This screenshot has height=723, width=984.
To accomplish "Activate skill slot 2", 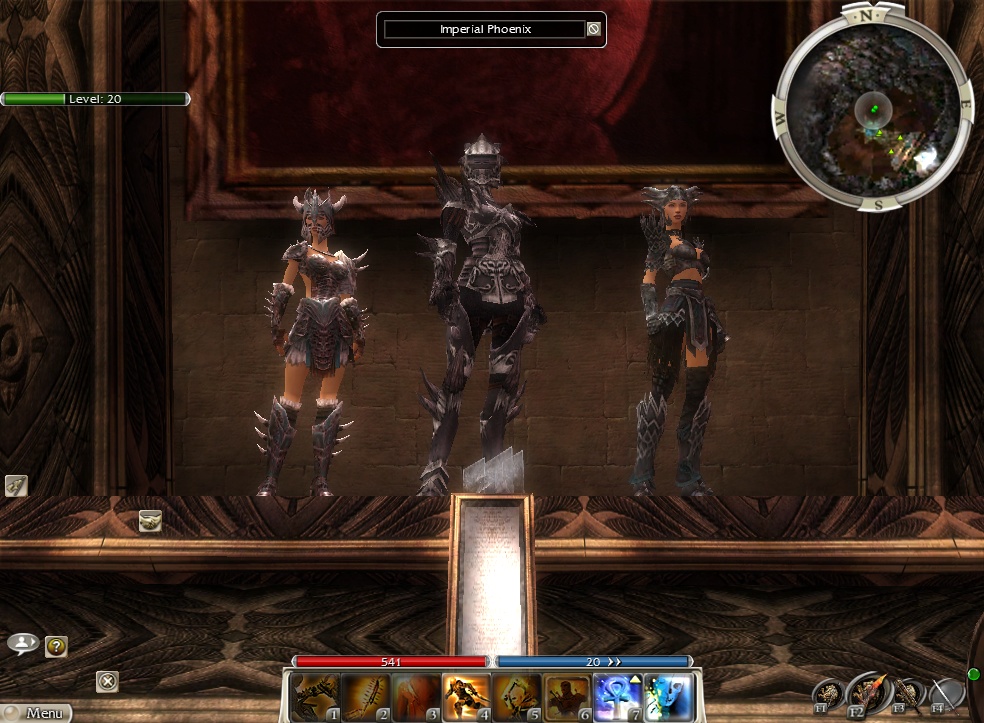I will pos(365,697).
